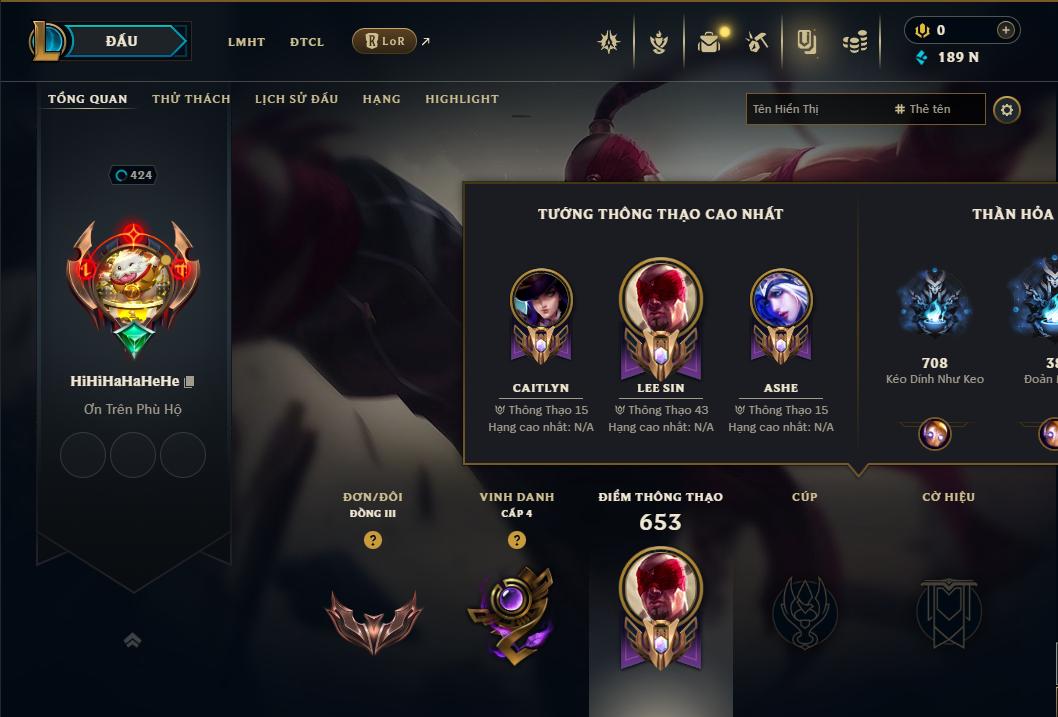Start a match with the ĐẤU button
The image size is (1058, 717).
pyautogui.click(x=121, y=41)
